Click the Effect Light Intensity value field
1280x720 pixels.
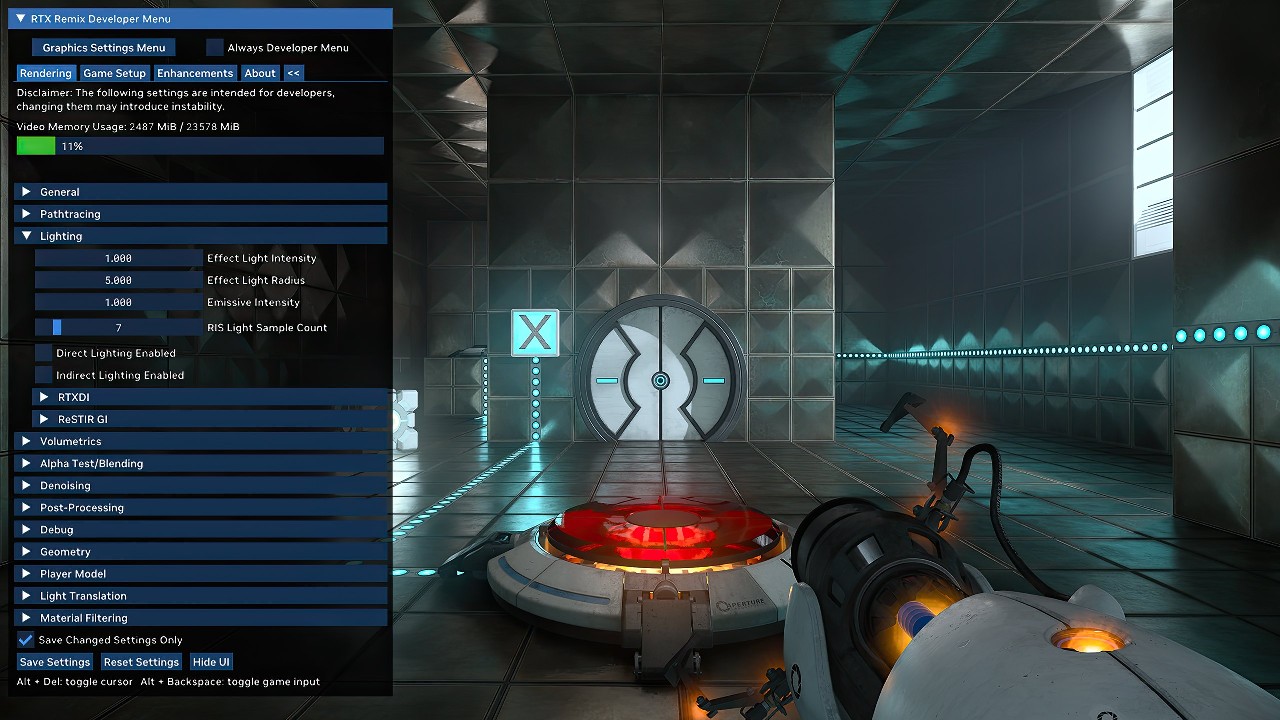118,257
